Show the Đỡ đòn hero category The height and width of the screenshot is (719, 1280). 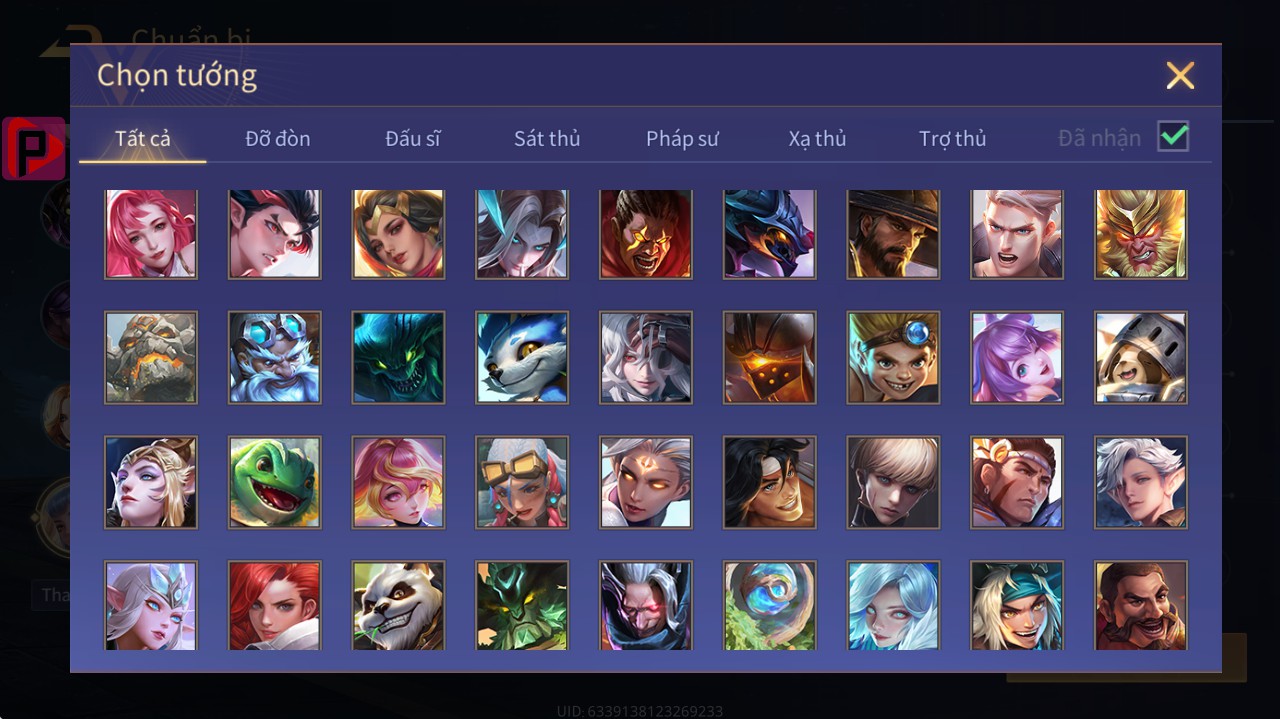pos(278,138)
